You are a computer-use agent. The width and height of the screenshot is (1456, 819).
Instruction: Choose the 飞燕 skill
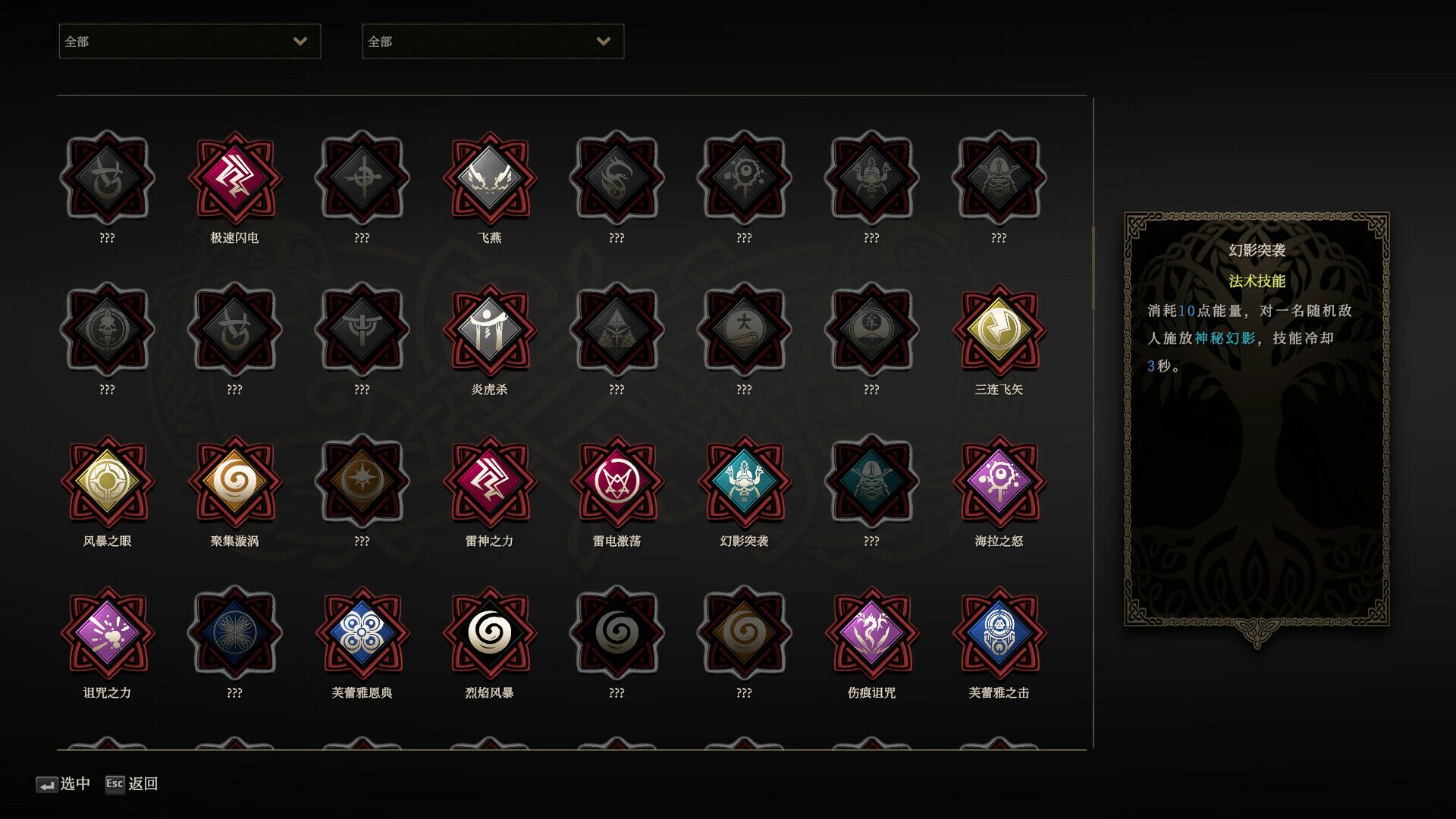pos(489,178)
